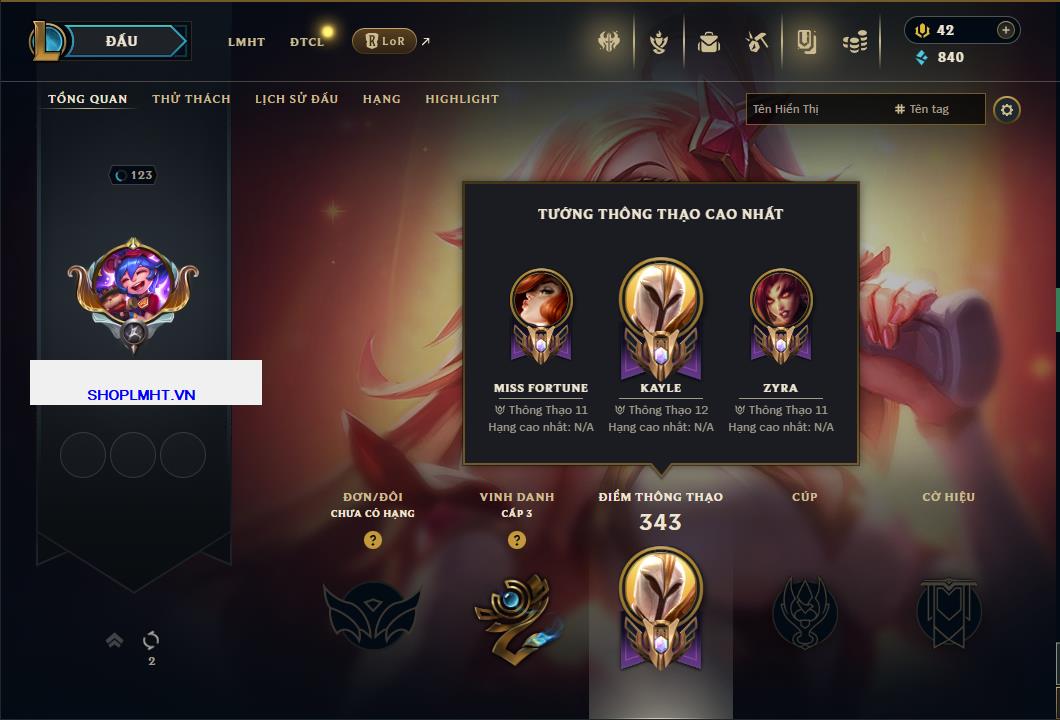Switch to the LMHT game tab

246,42
